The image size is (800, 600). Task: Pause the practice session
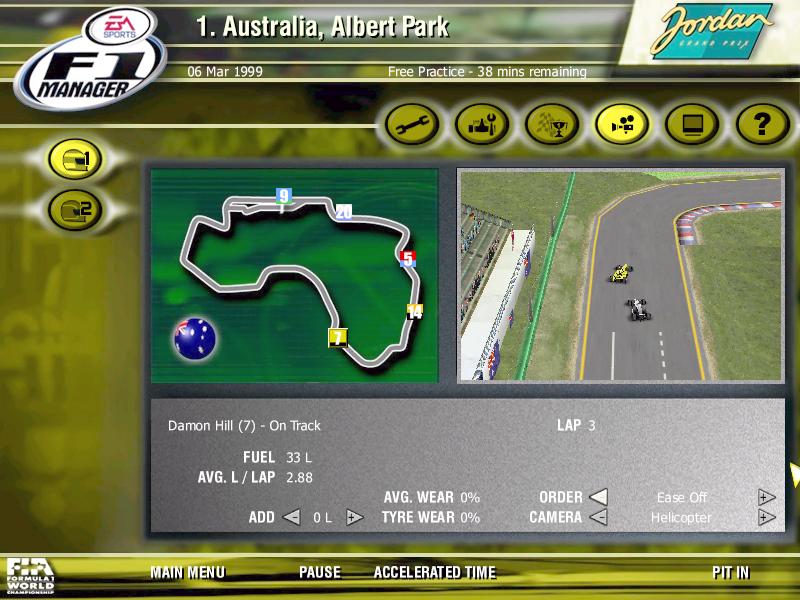click(319, 573)
